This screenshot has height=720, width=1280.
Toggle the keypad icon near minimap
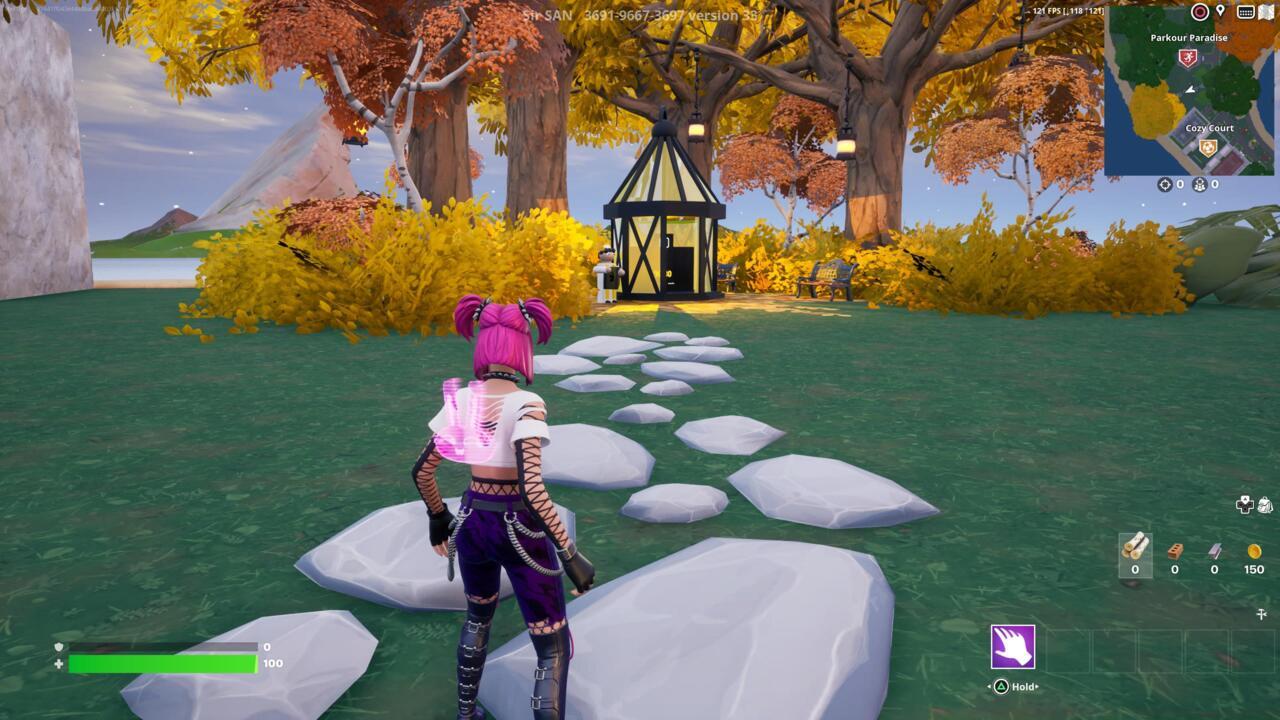tap(1246, 11)
